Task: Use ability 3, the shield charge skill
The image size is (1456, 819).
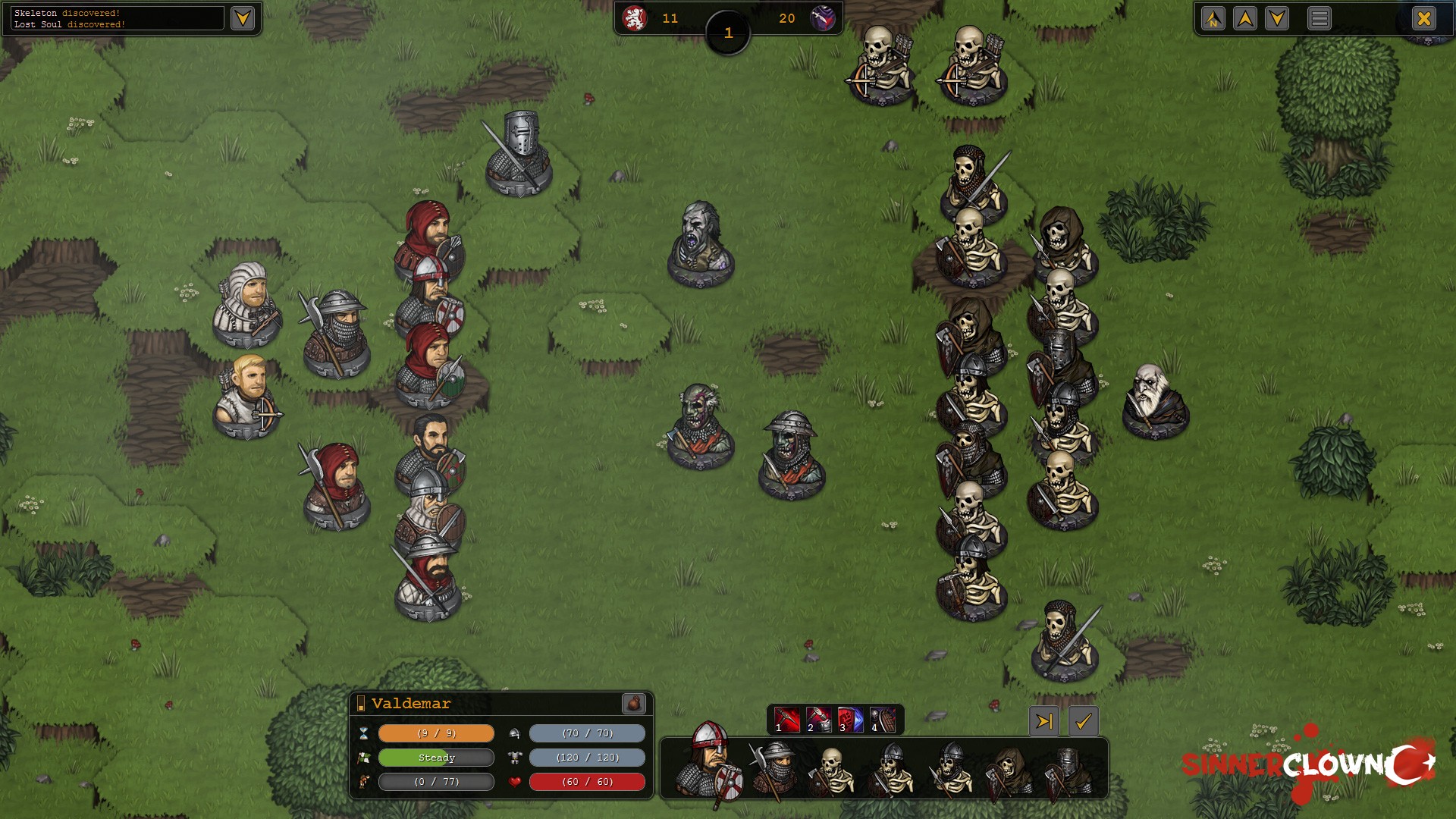Action: pyautogui.click(x=852, y=720)
